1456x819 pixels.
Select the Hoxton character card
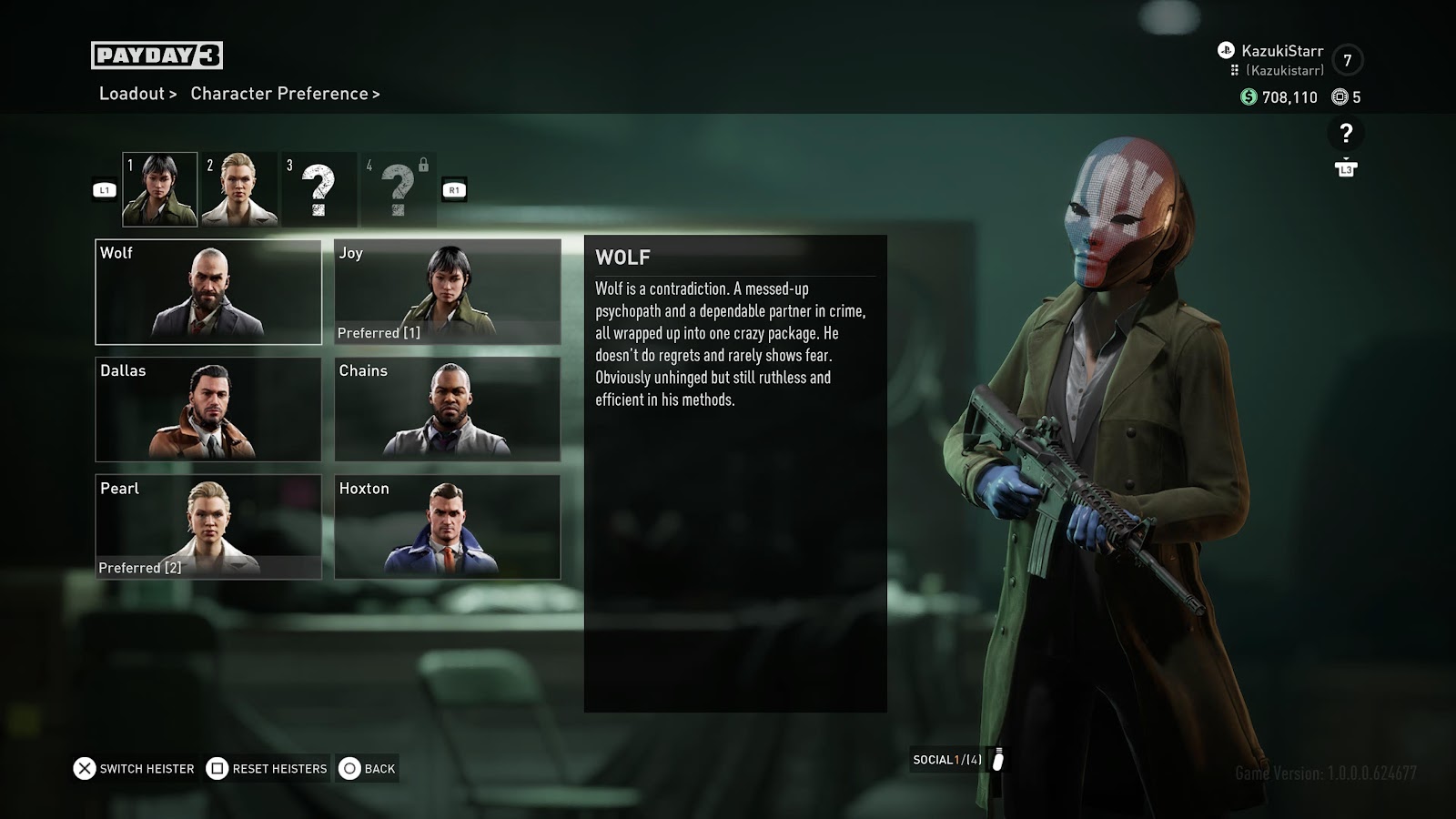click(x=447, y=527)
